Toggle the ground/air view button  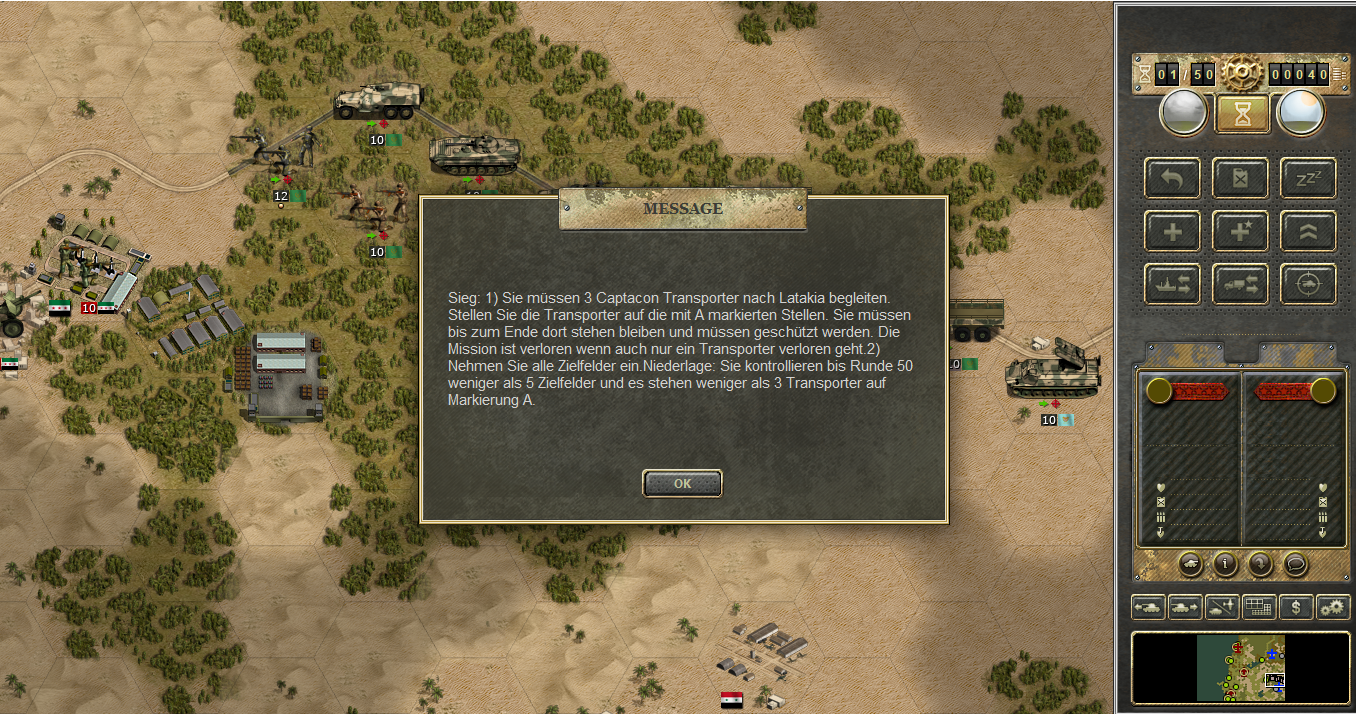[x=1221, y=607]
